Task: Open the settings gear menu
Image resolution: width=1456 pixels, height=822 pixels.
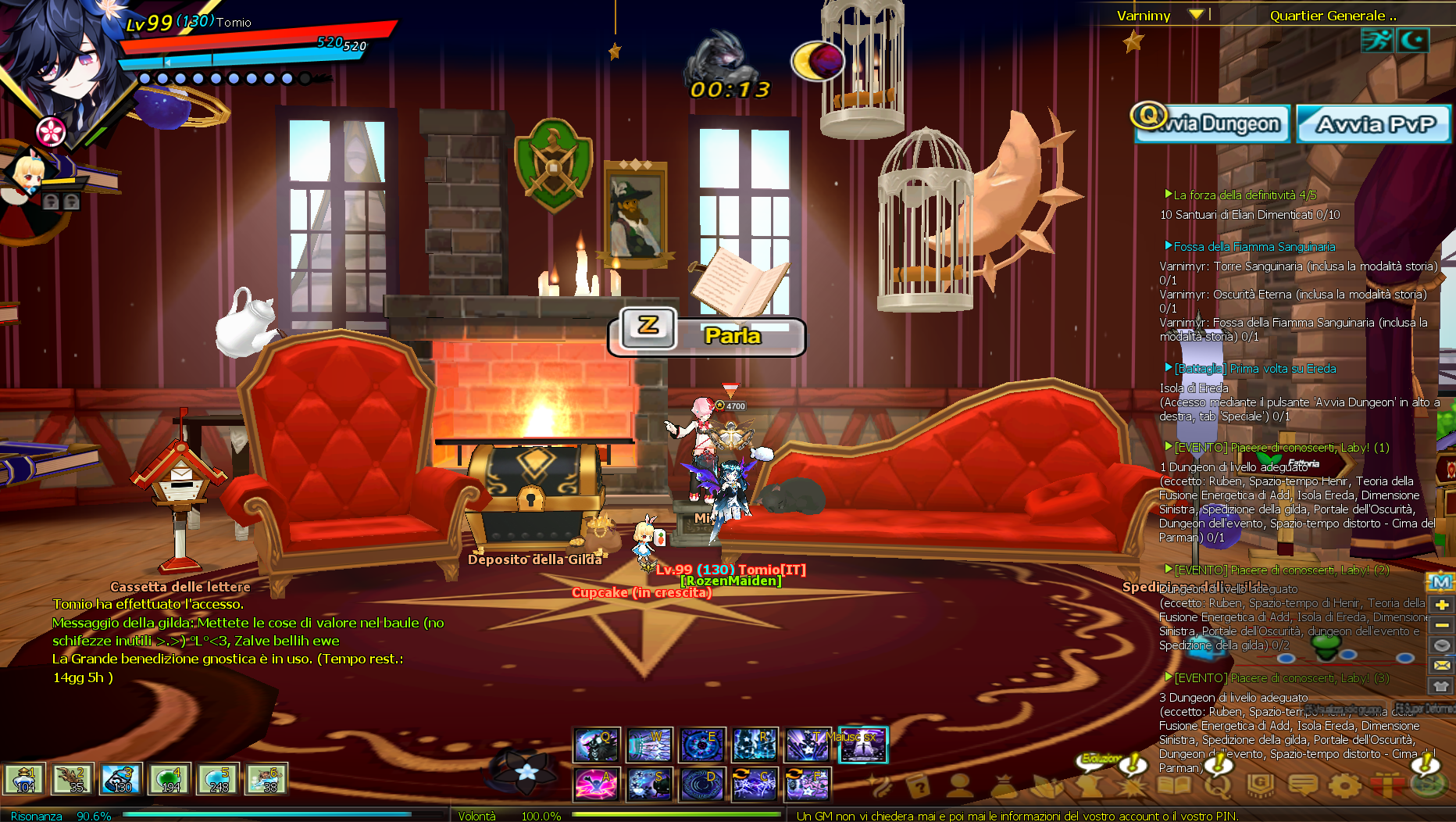Action: 1344,784
